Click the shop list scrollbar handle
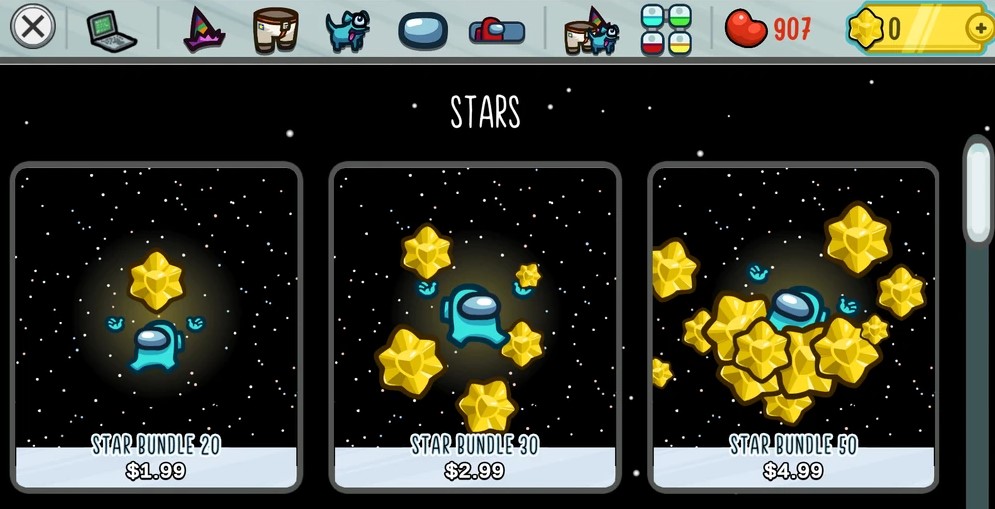The image size is (995, 509). click(977, 190)
